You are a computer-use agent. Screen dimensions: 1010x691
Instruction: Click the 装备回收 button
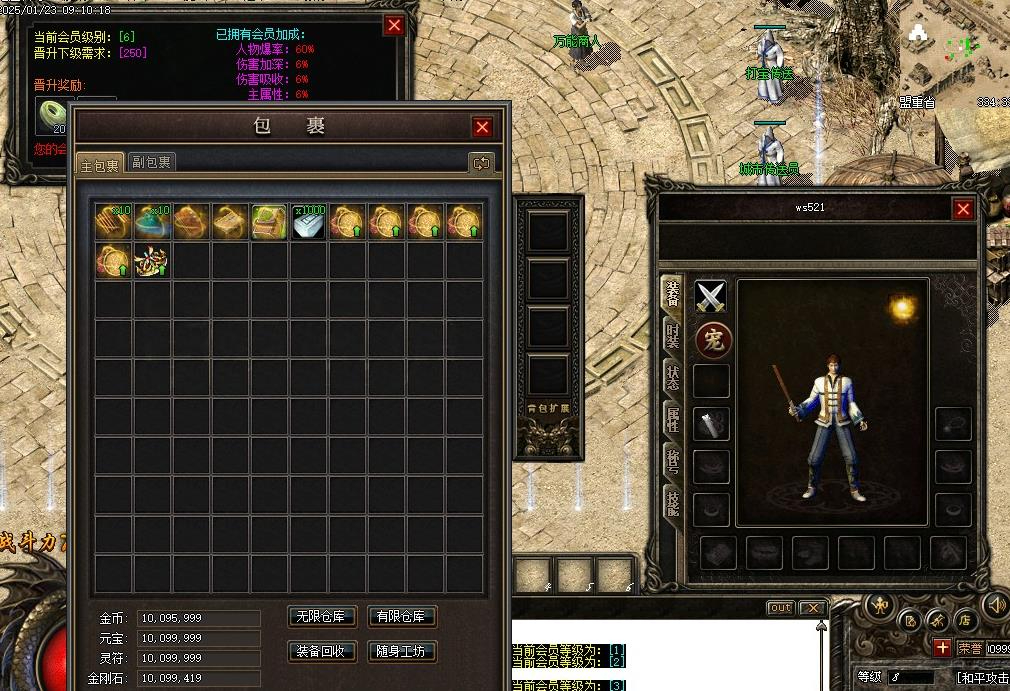(x=322, y=651)
